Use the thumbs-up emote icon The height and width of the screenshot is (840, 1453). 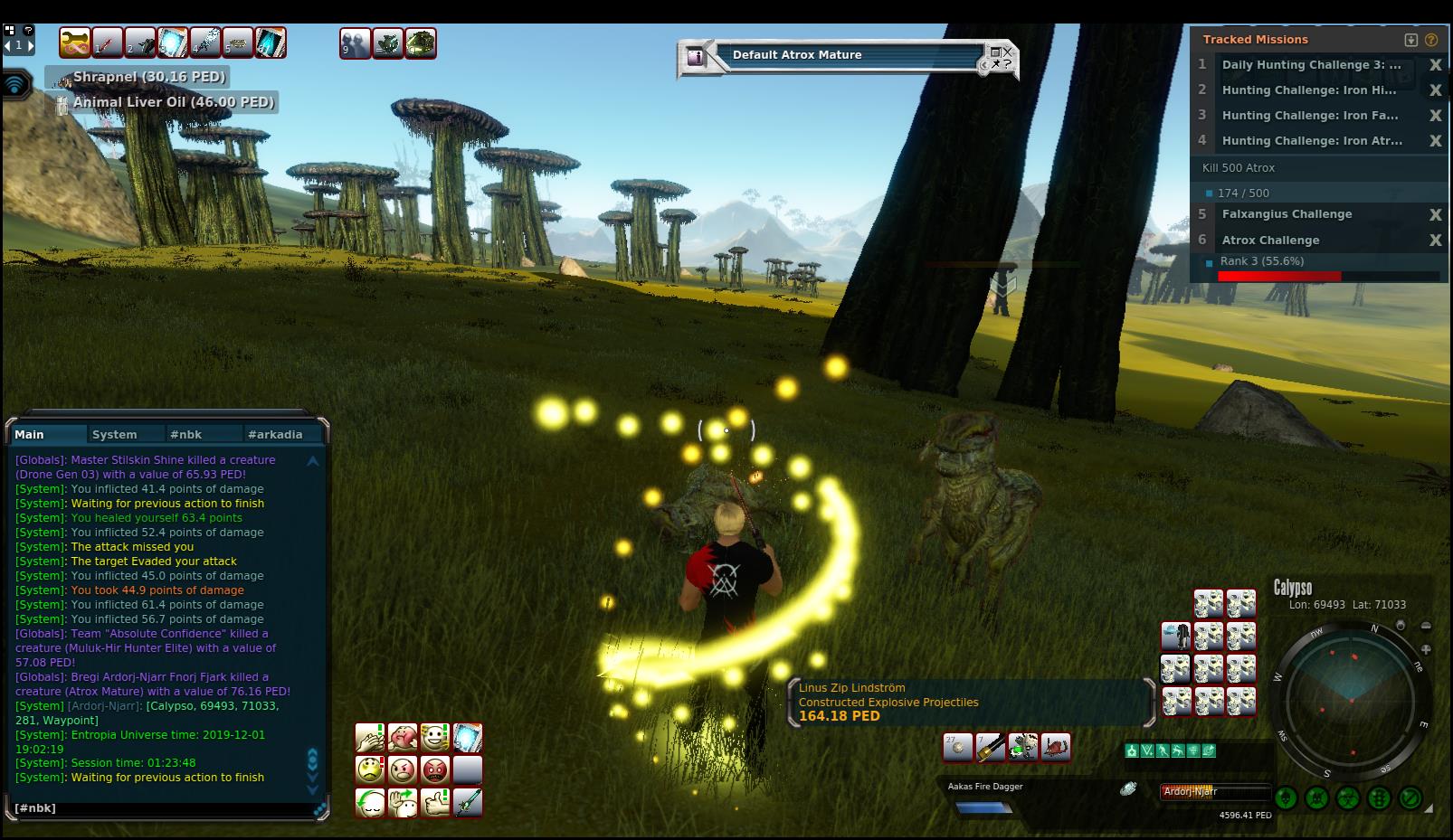tap(435, 803)
